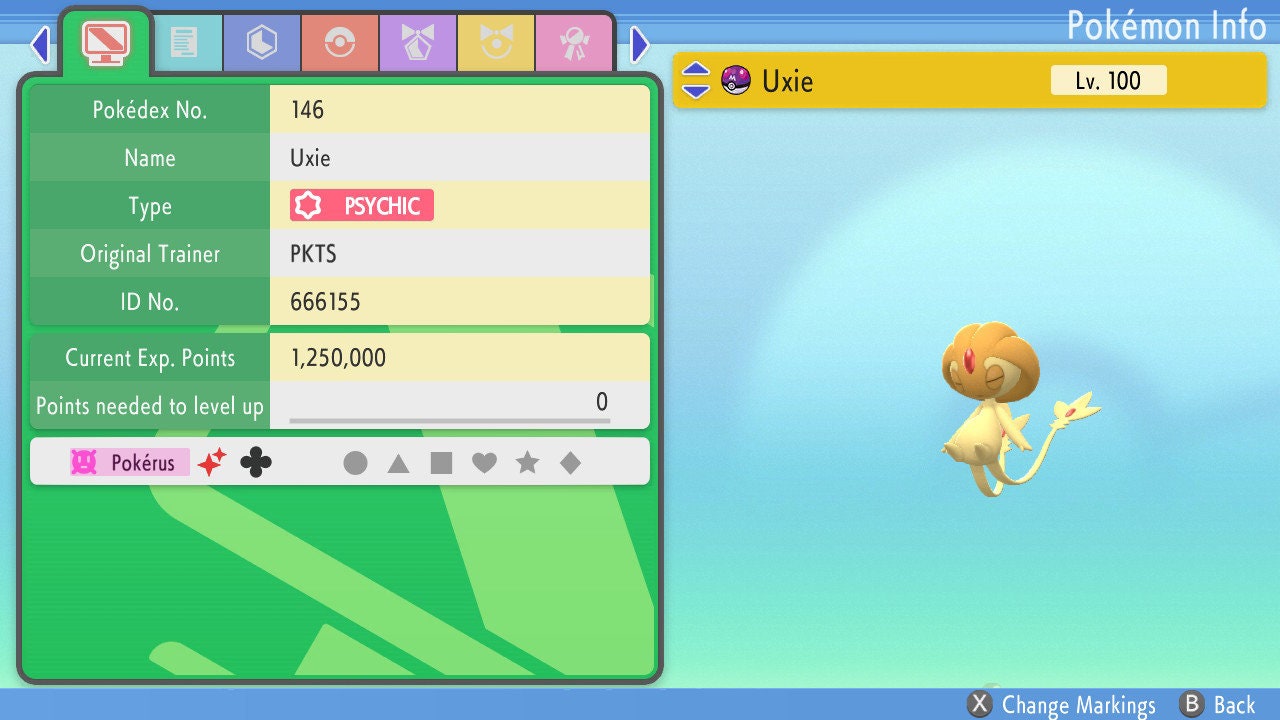Go to previous tab with left arrow
This screenshot has height=720, width=1280.
[40, 44]
